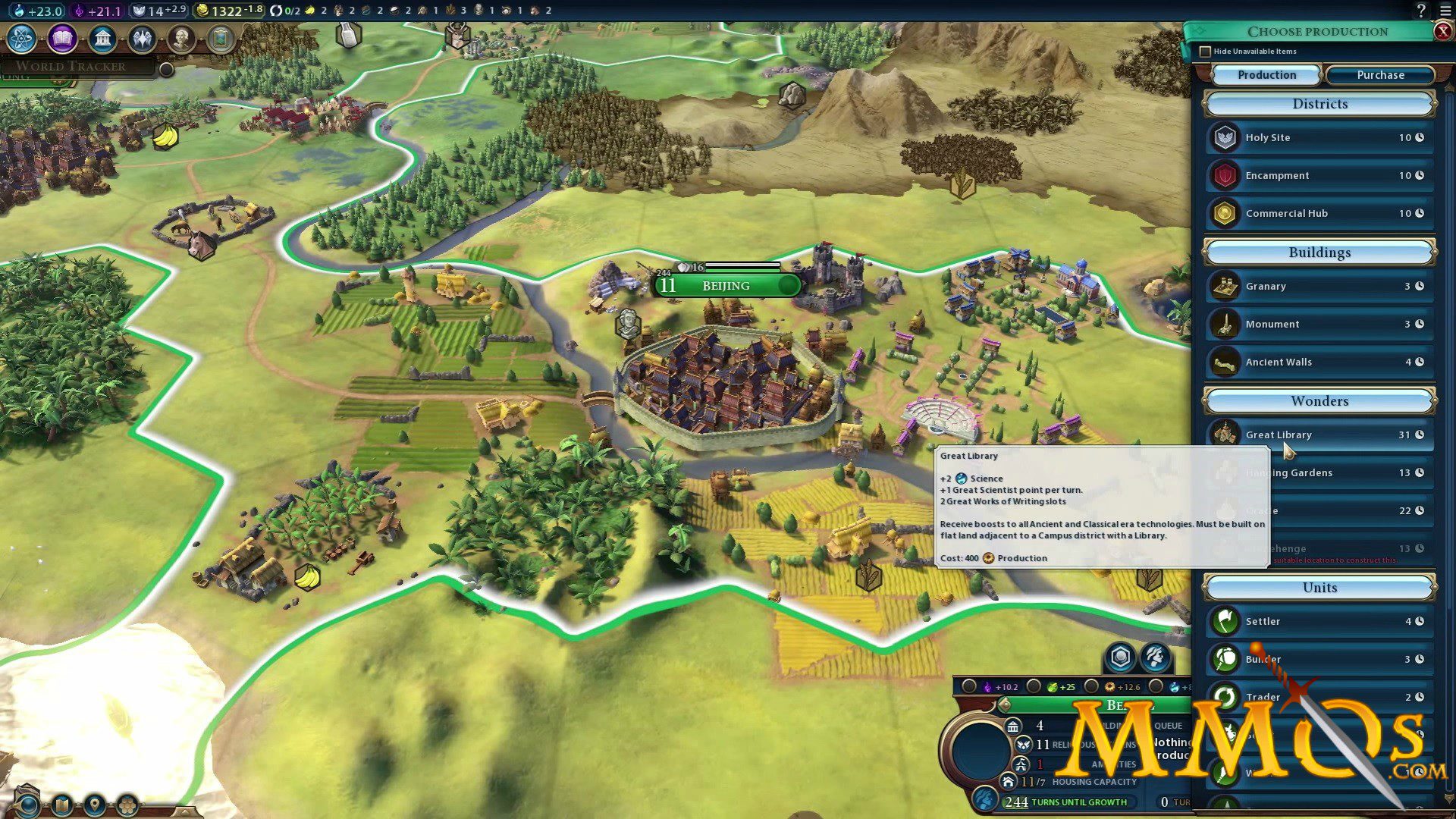Enable the Hide Unavailable Items checkbox
Image resolution: width=1456 pixels, height=819 pixels.
pos(1206,51)
